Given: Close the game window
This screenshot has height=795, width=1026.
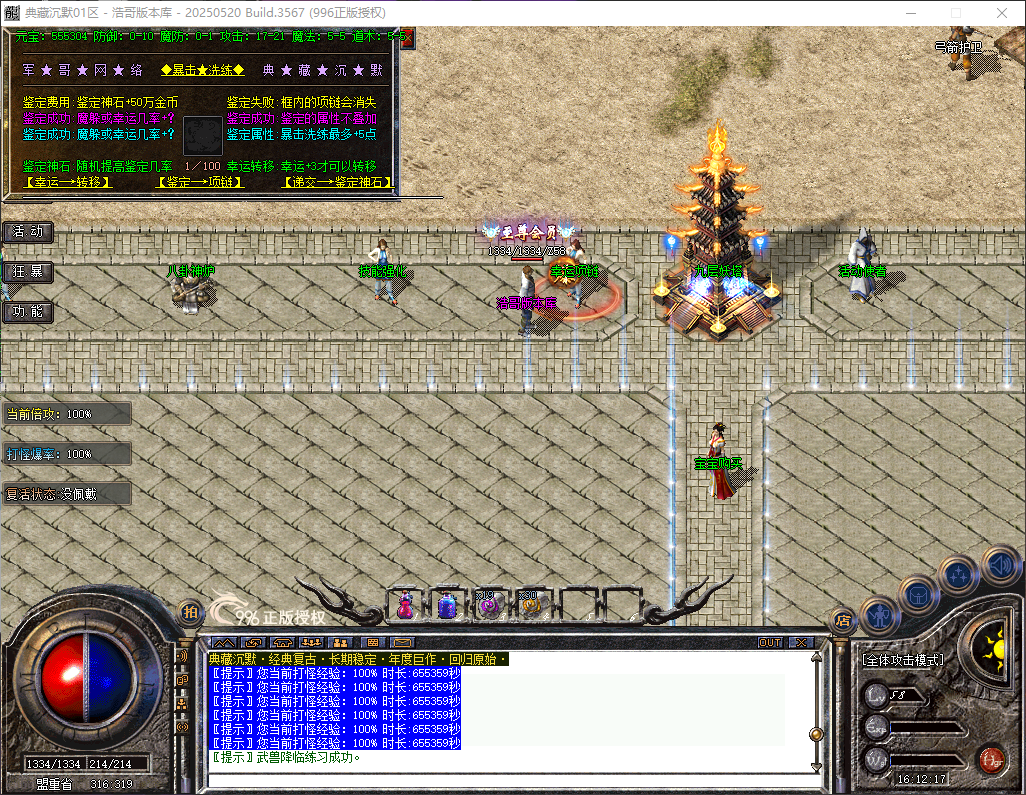Looking at the screenshot, I should [1002, 13].
